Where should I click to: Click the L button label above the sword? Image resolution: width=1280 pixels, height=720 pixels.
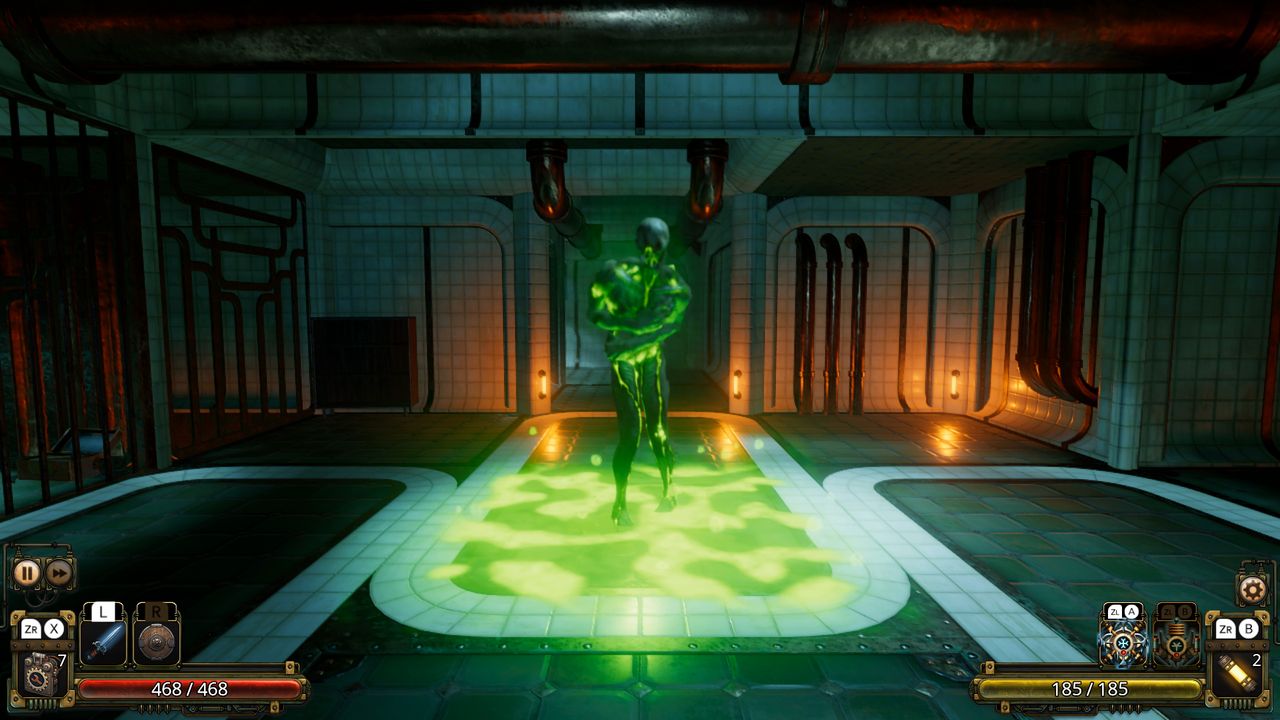pos(102,612)
